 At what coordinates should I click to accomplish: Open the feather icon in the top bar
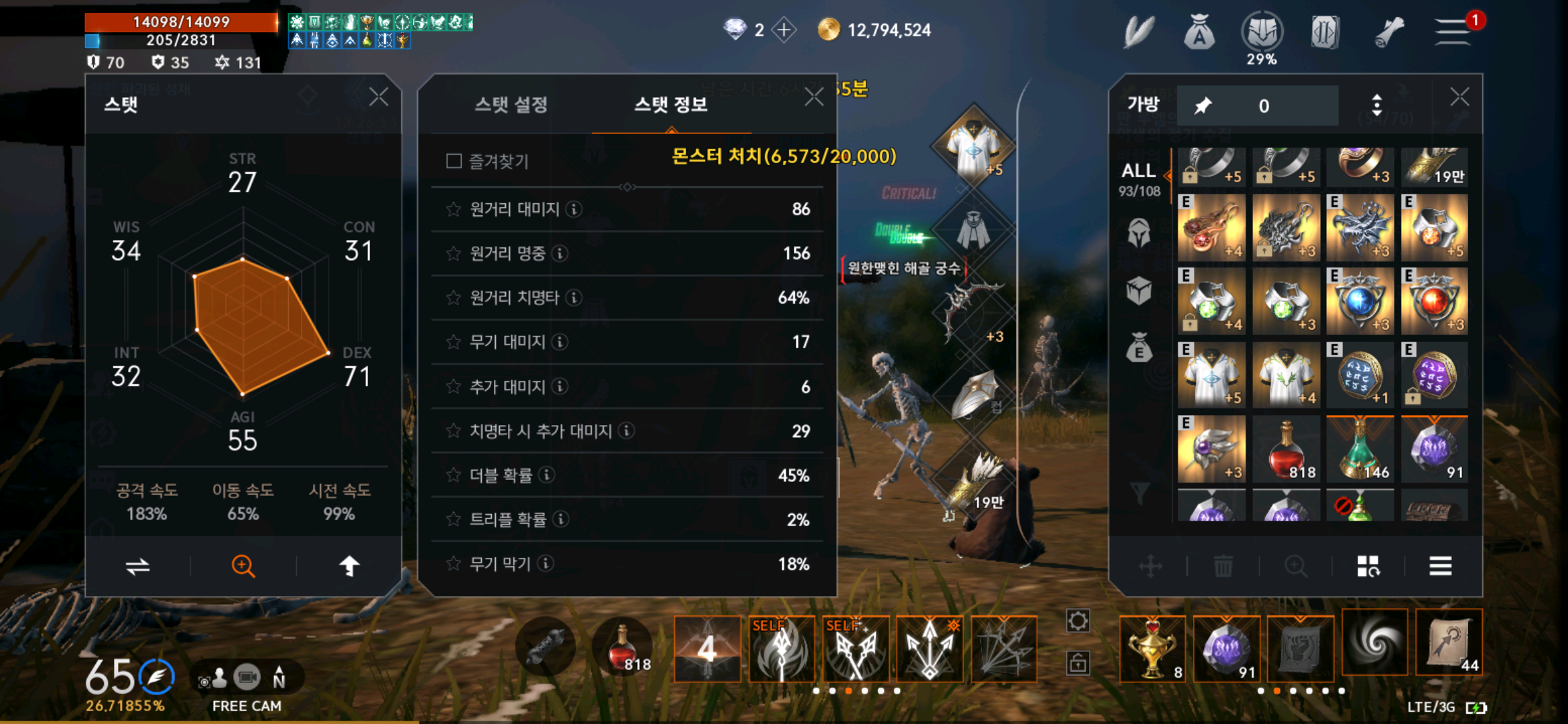(1139, 30)
